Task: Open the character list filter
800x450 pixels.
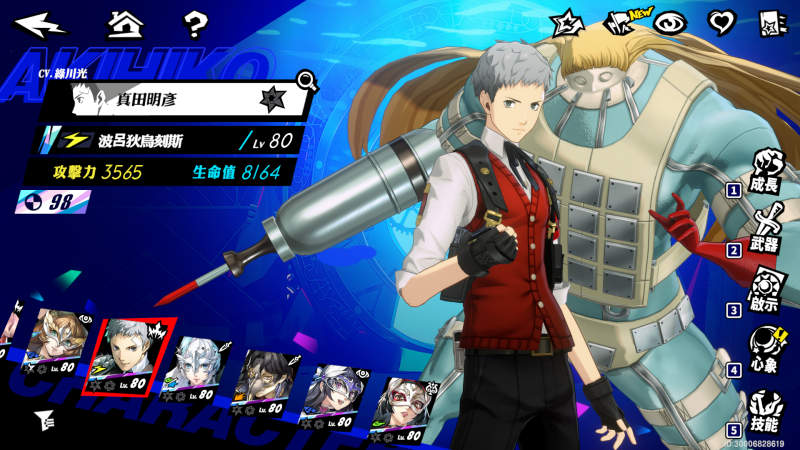Action: pyautogui.click(x=44, y=419)
